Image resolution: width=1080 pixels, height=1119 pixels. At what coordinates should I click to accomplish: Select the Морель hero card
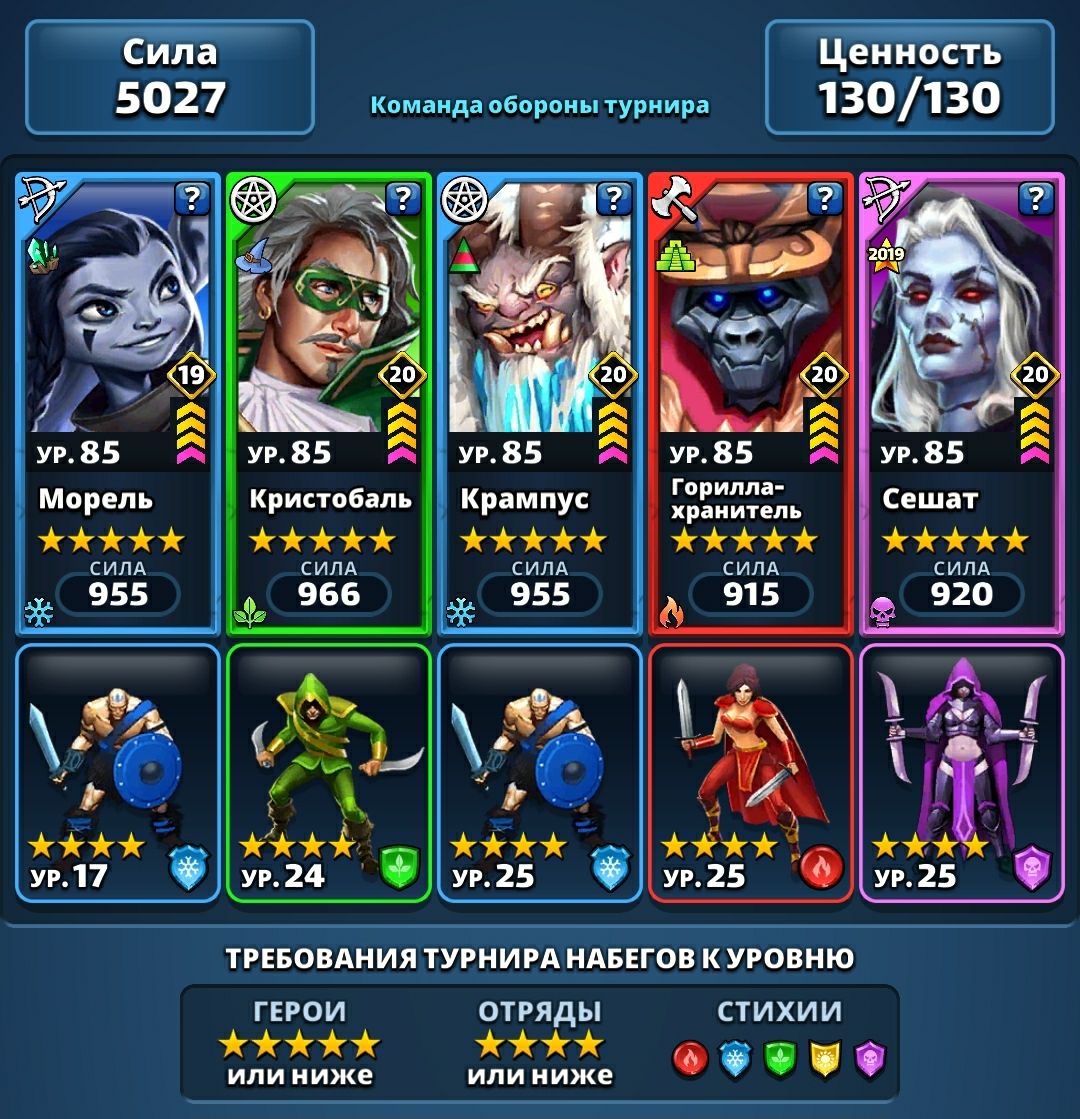(118, 400)
